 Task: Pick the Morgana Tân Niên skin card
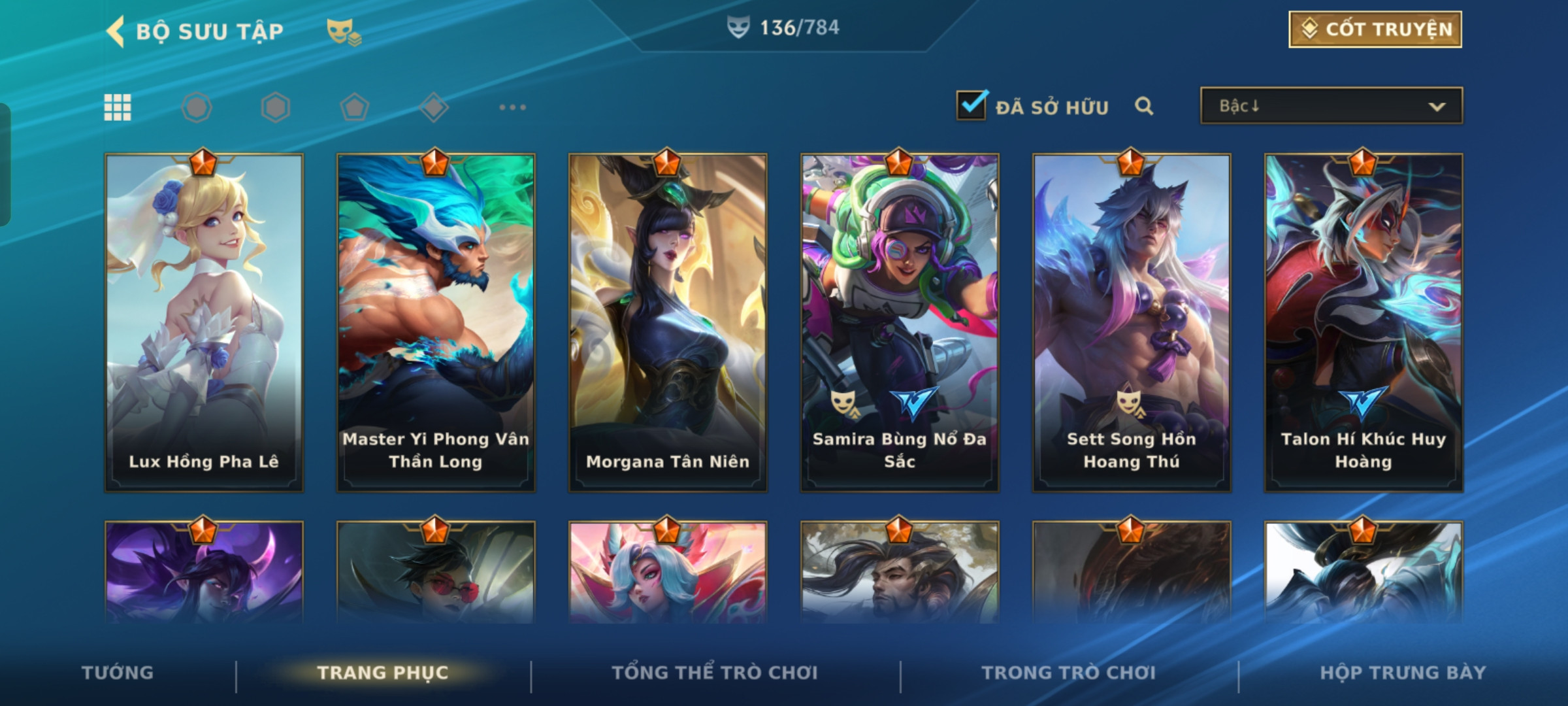[668, 322]
